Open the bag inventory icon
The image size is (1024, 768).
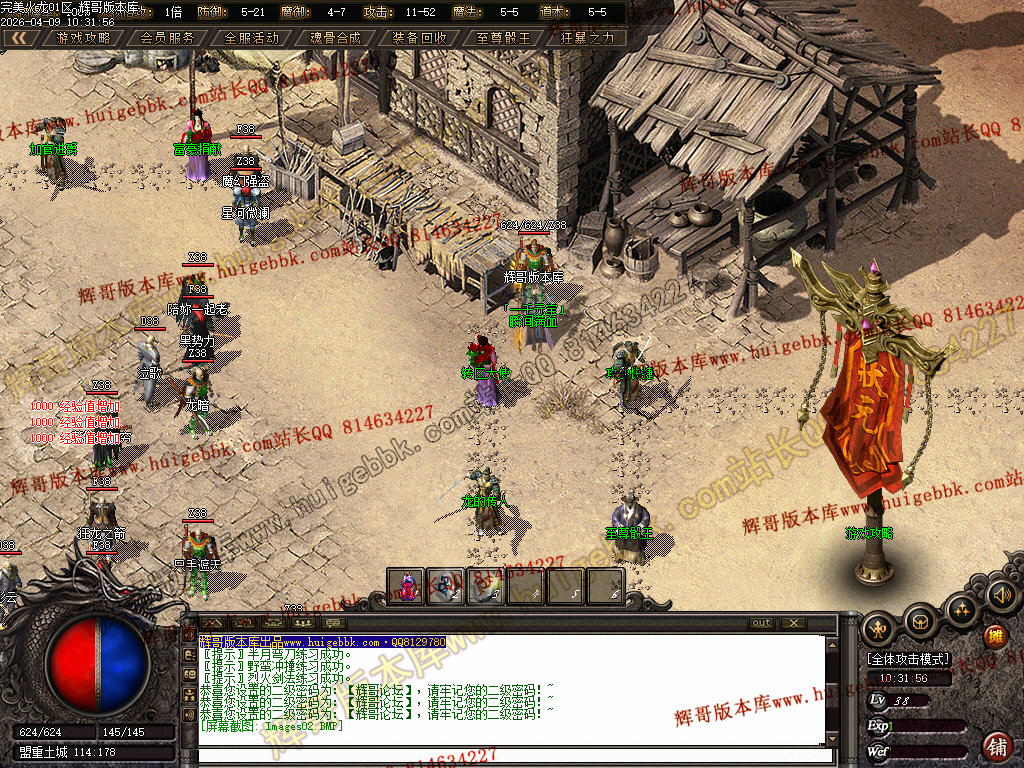(920, 623)
